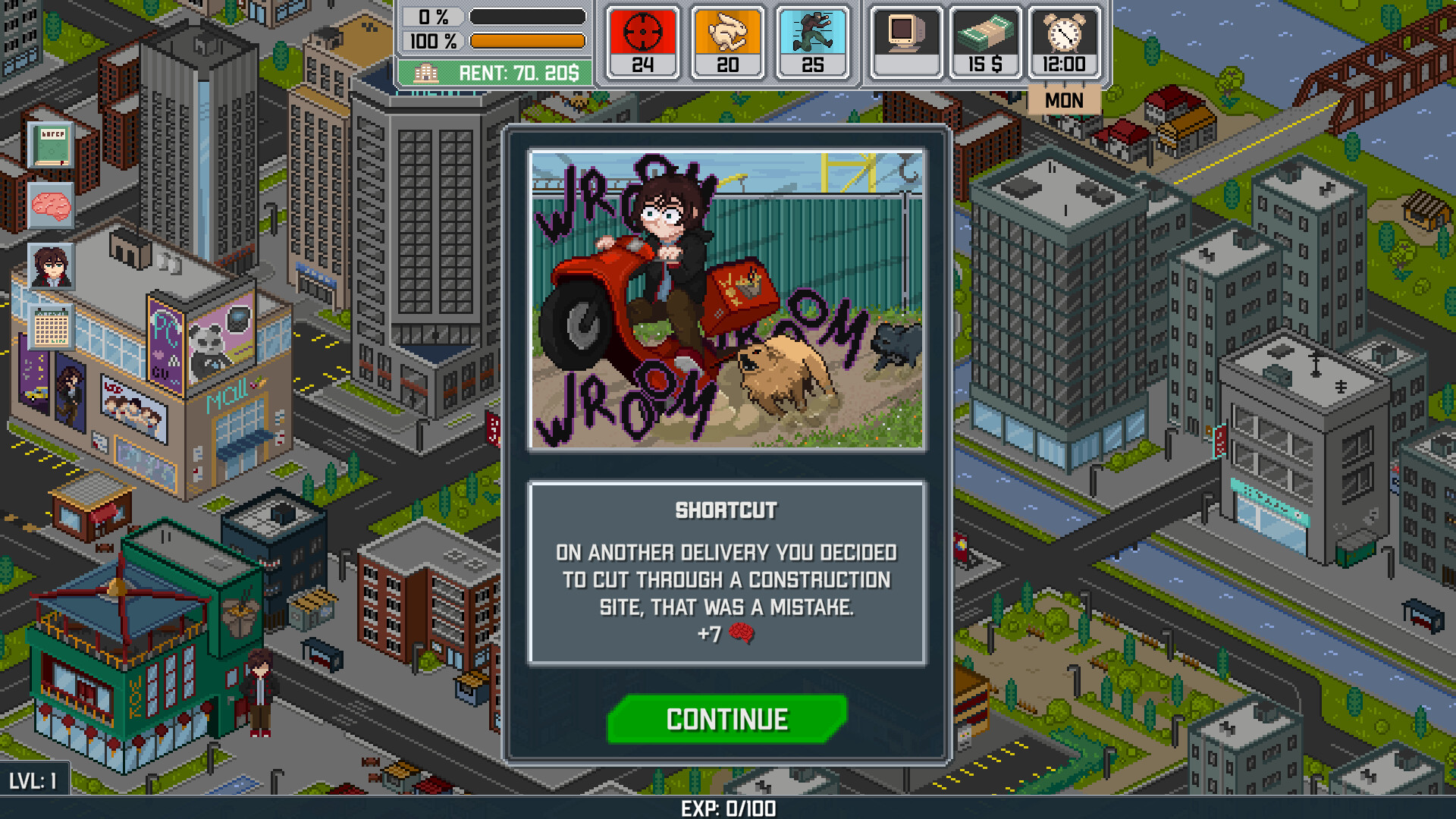Screen dimensions: 1456x819
Task: Click the MON day sign
Action: click(x=1064, y=99)
